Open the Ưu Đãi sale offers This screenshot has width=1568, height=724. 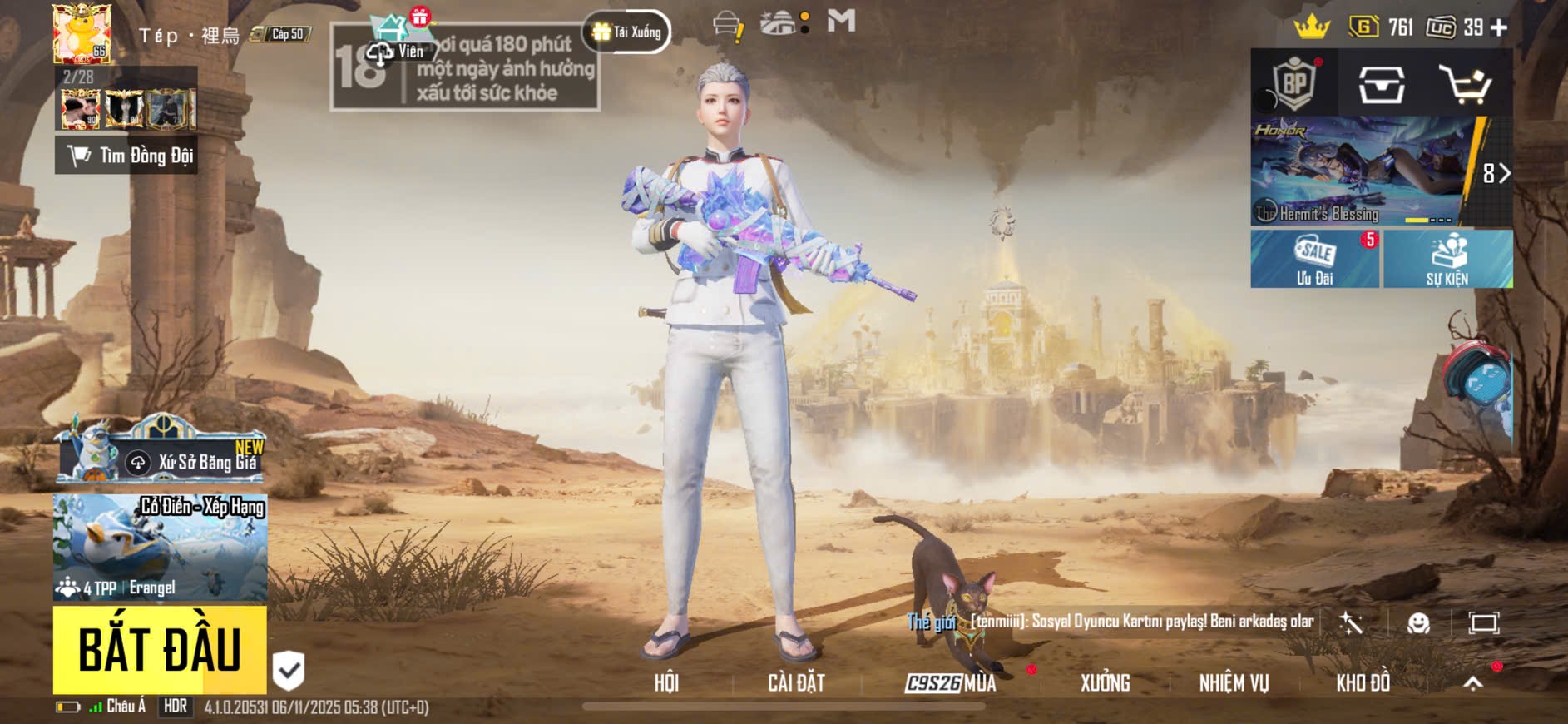[x=1314, y=259]
